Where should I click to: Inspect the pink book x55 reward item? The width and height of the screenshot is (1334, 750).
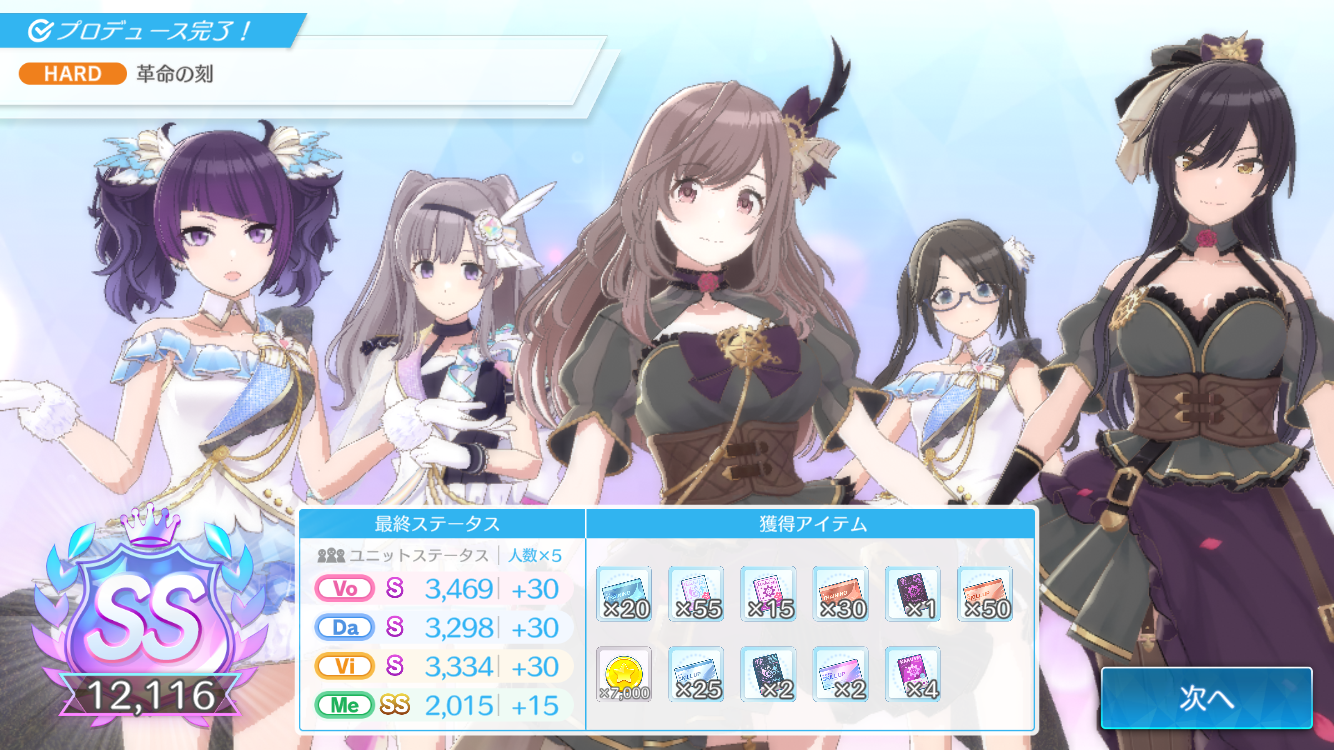[x=696, y=594]
